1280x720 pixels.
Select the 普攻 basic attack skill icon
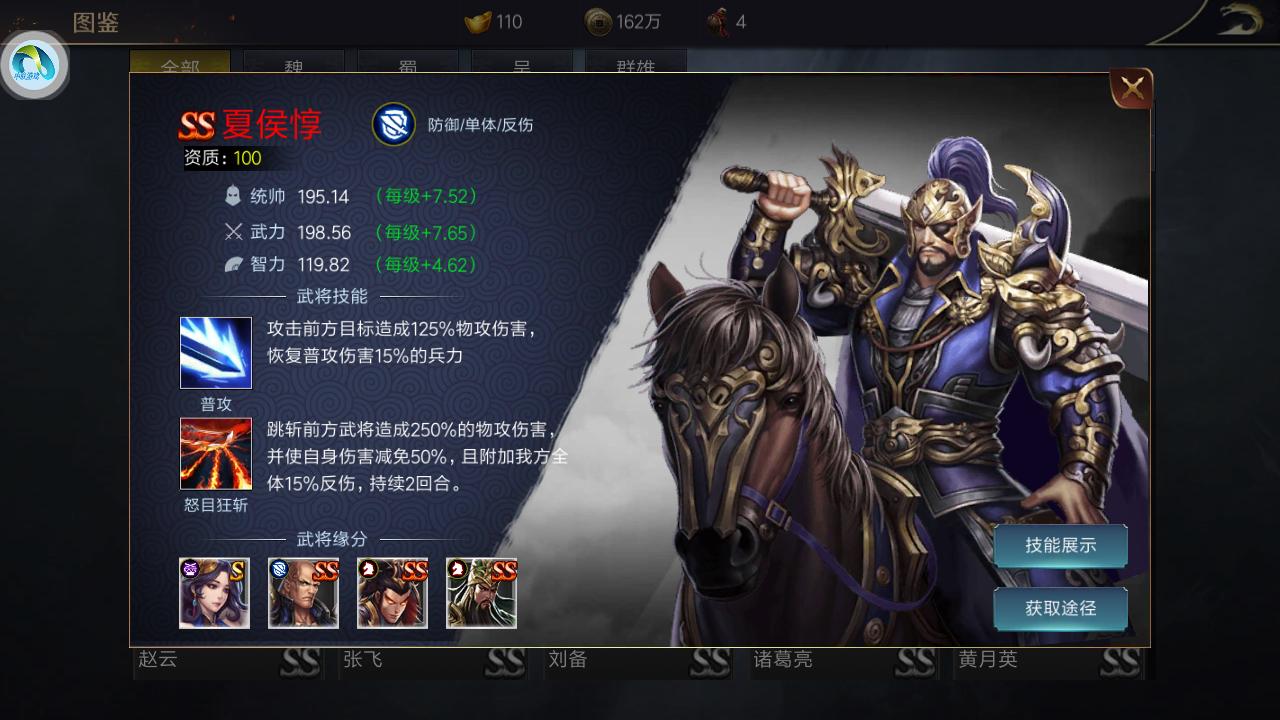pos(215,352)
